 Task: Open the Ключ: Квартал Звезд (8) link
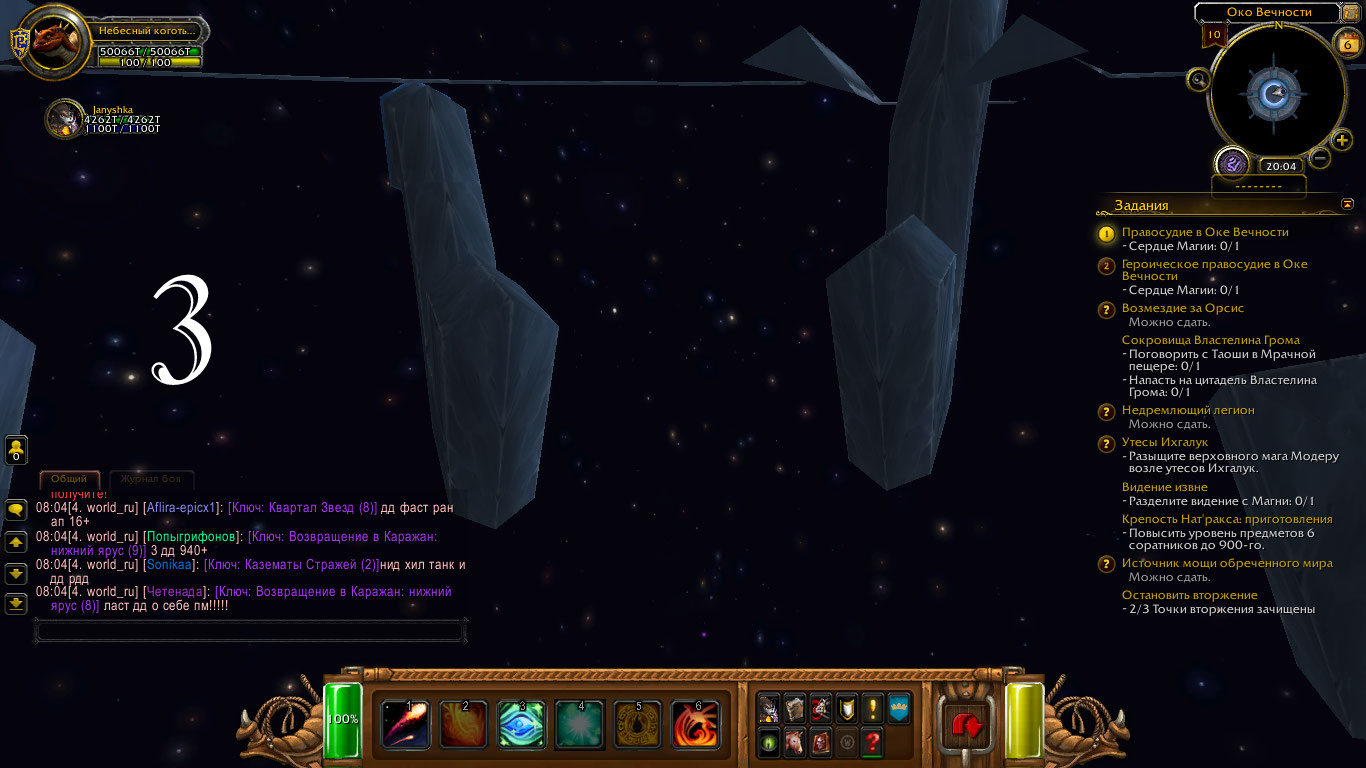coord(302,508)
